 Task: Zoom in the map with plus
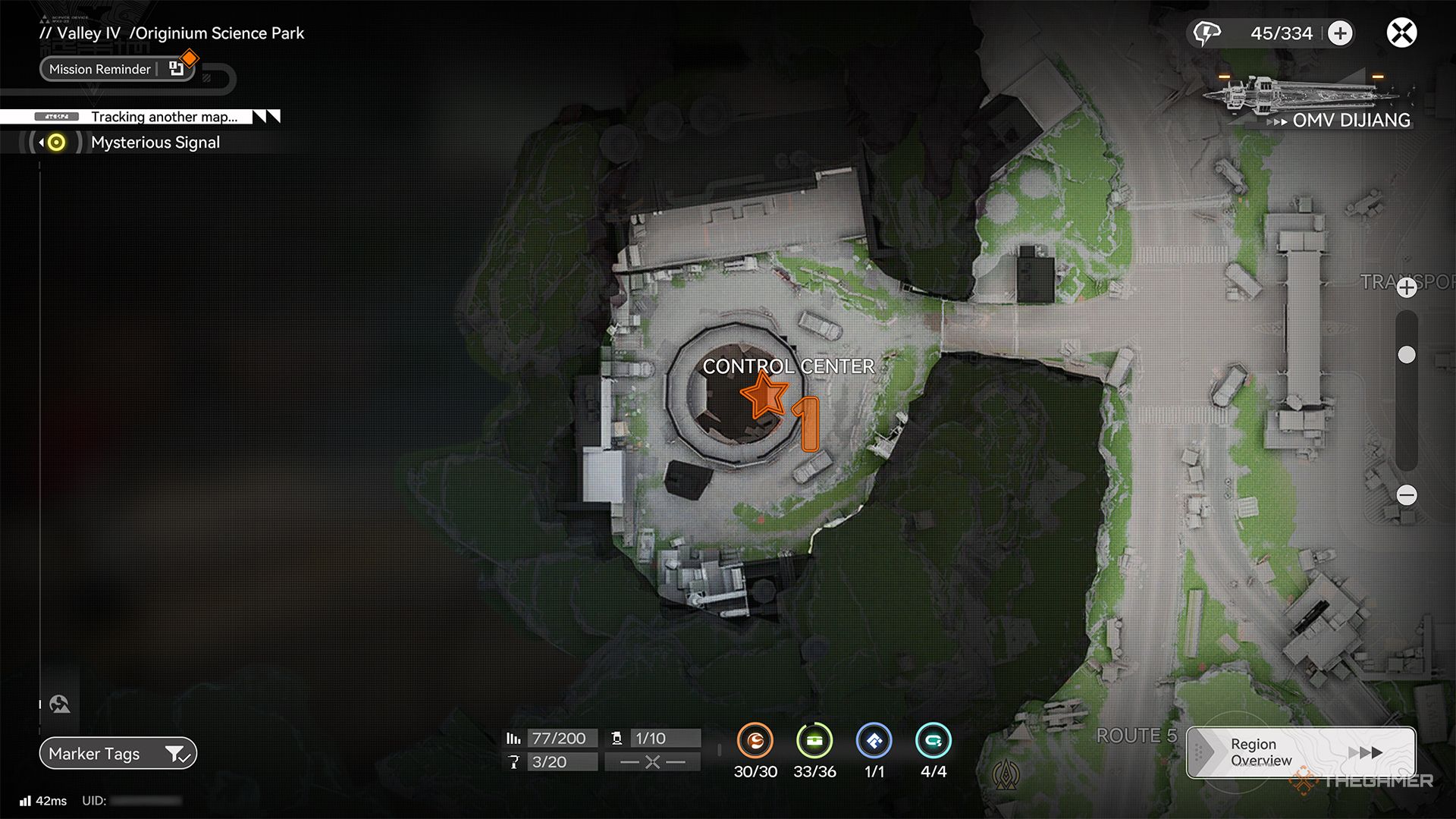click(1407, 288)
